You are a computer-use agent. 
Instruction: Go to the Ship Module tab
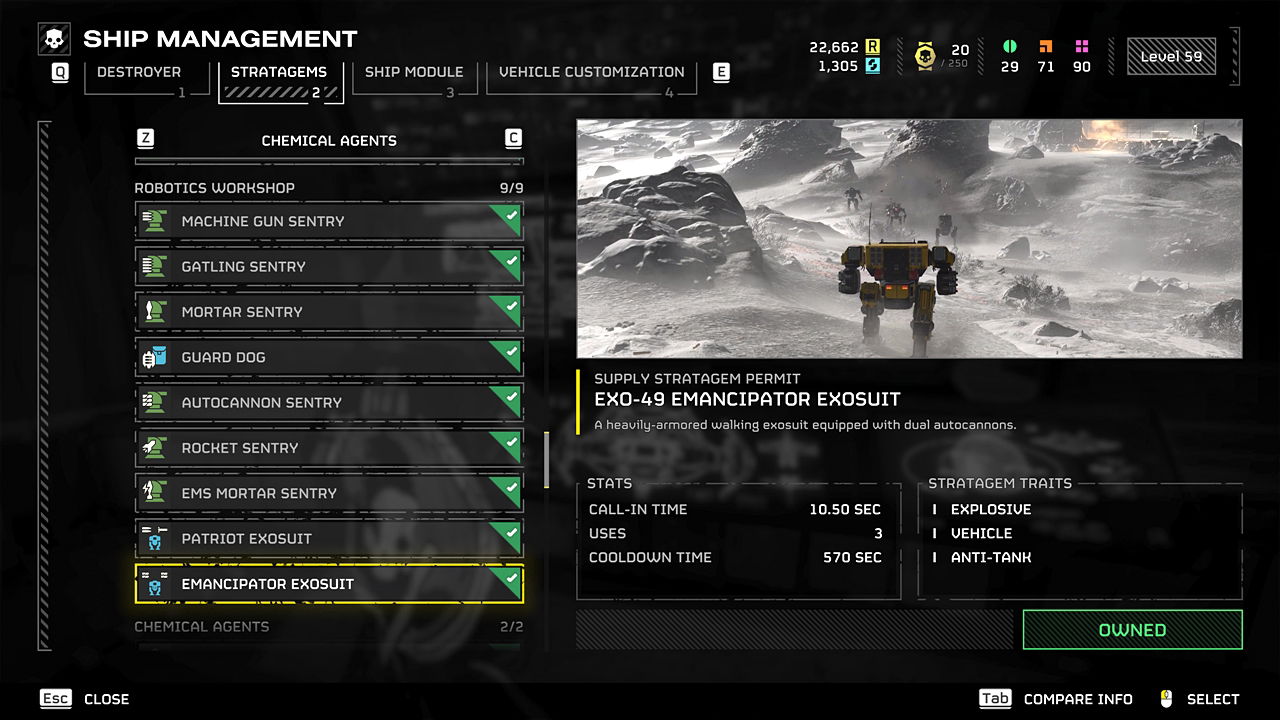pos(413,73)
